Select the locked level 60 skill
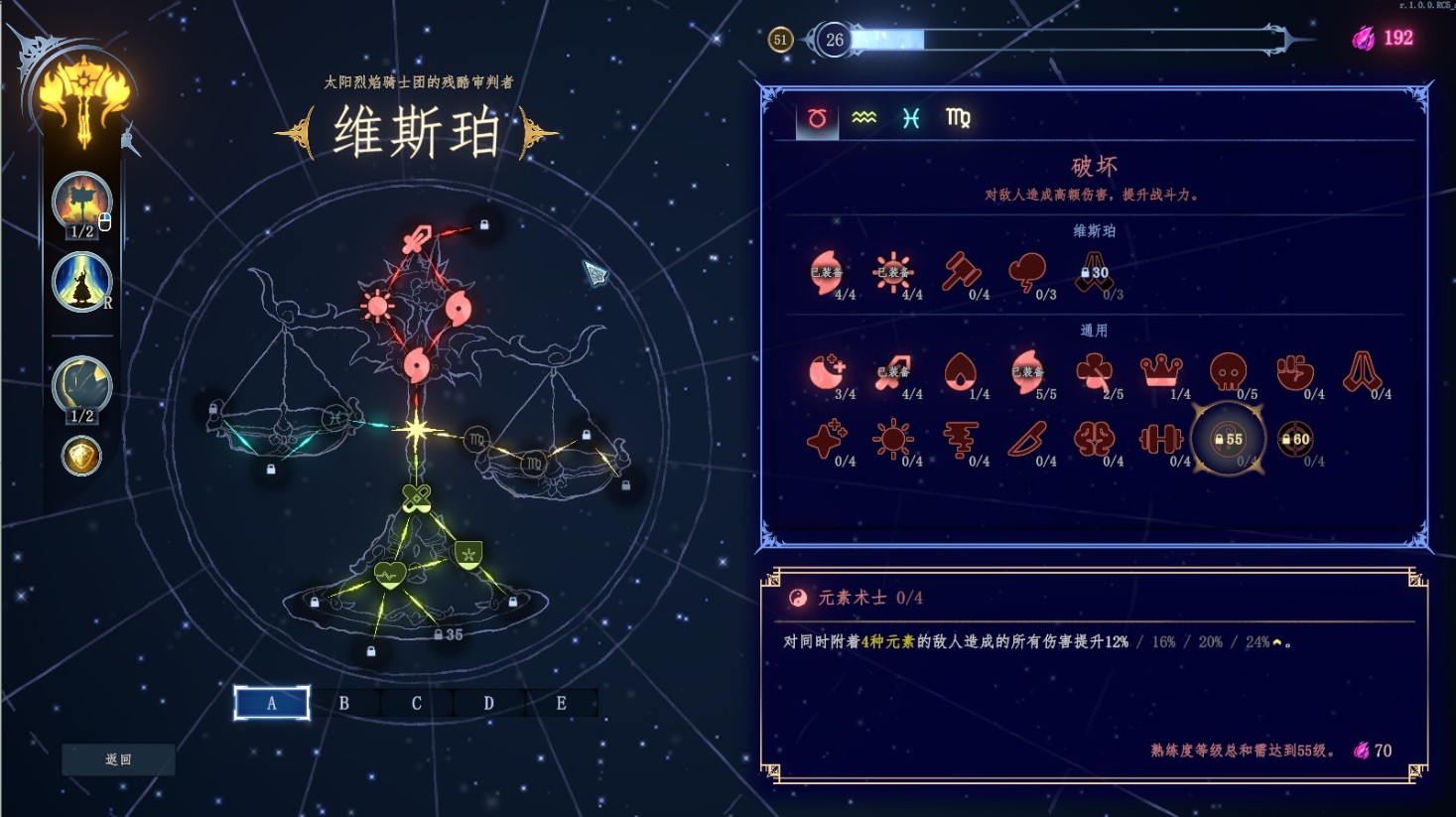The width and height of the screenshot is (1456, 817). click(x=1295, y=439)
